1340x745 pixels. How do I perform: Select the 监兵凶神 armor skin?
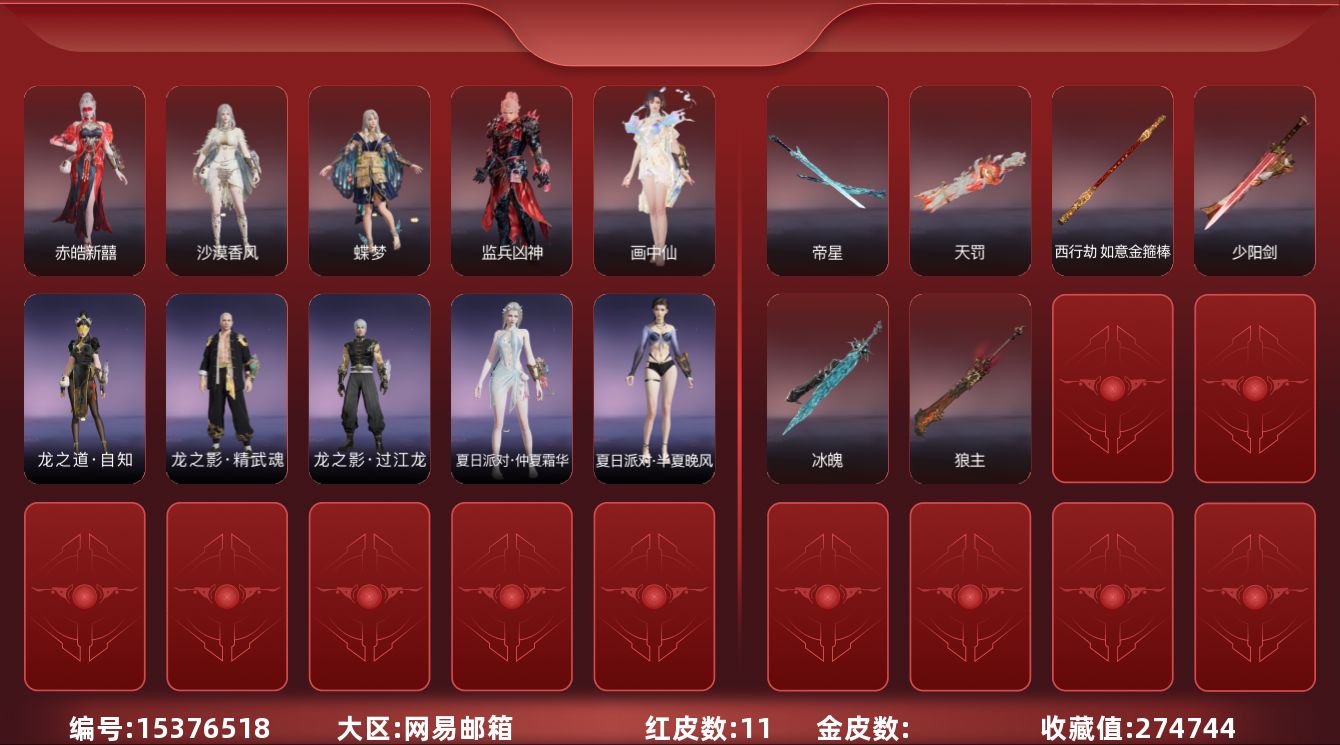point(512,180)
